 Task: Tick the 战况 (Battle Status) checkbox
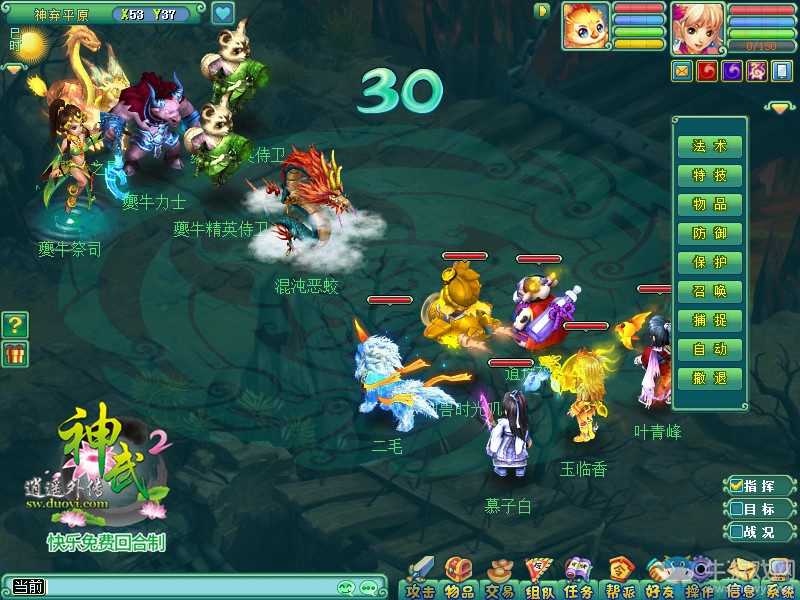pos(736,532)
